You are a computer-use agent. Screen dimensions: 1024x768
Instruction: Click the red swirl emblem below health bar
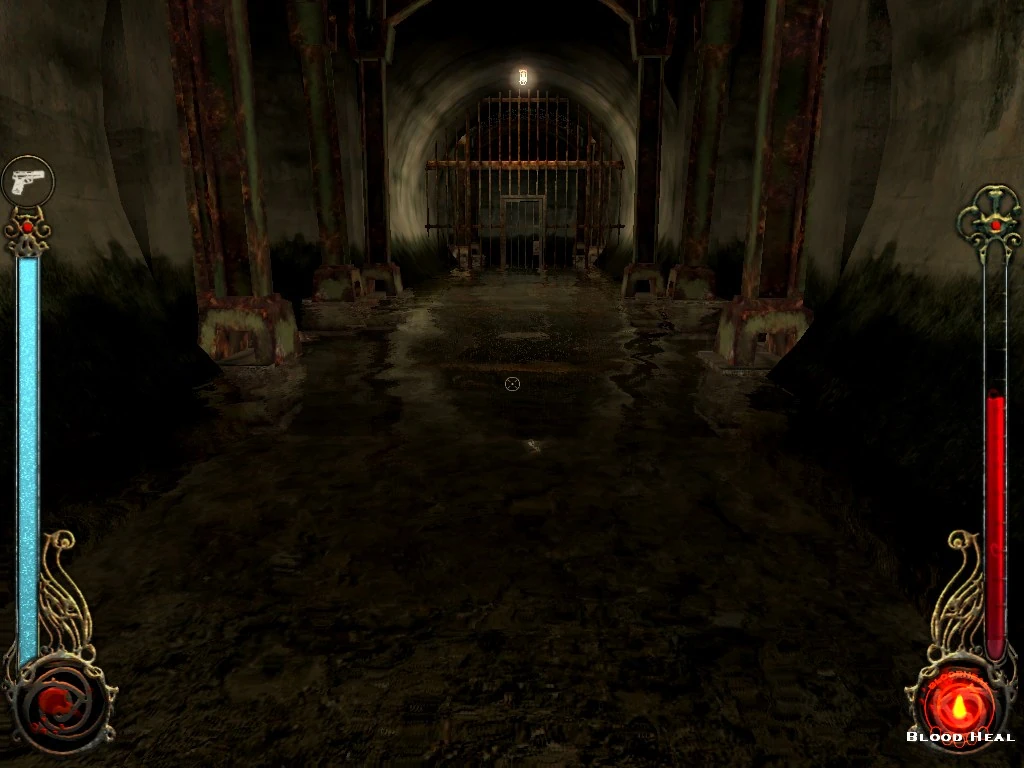coord(60,704)
